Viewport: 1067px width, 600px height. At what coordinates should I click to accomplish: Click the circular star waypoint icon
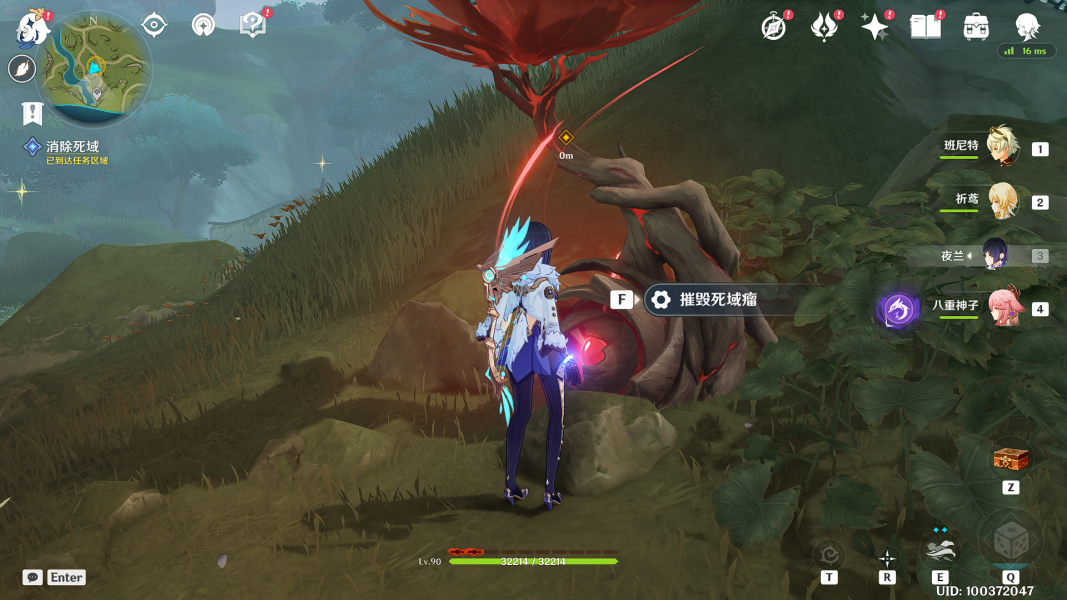203,25
